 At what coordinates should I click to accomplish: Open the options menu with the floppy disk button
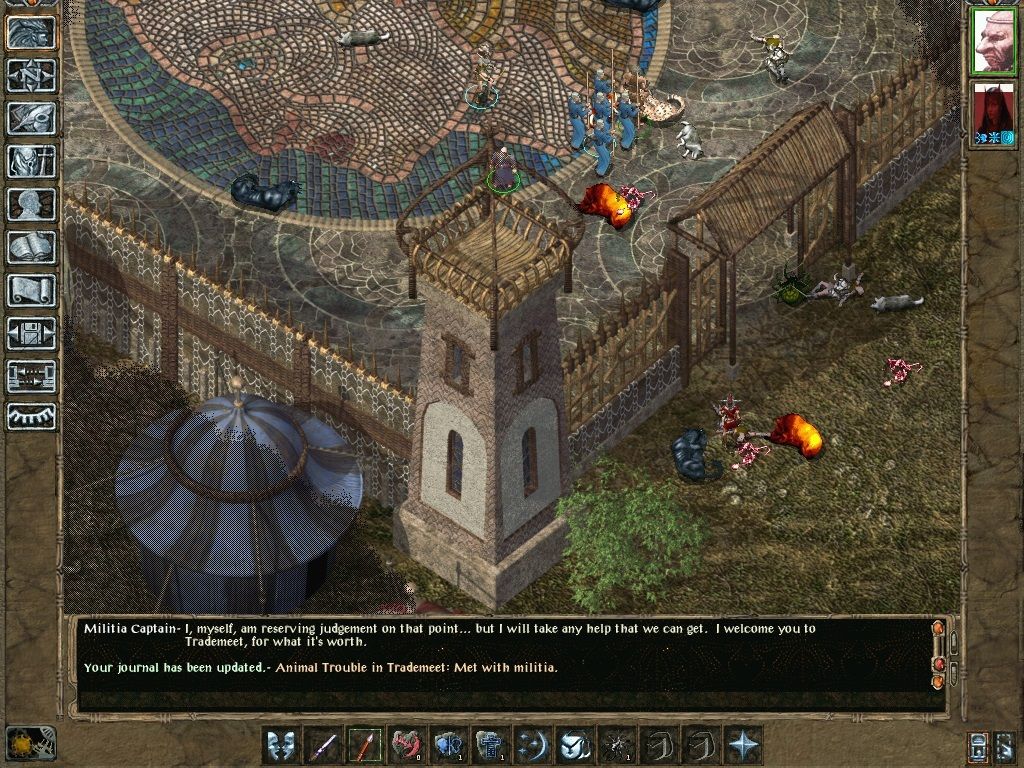[31, 333]
